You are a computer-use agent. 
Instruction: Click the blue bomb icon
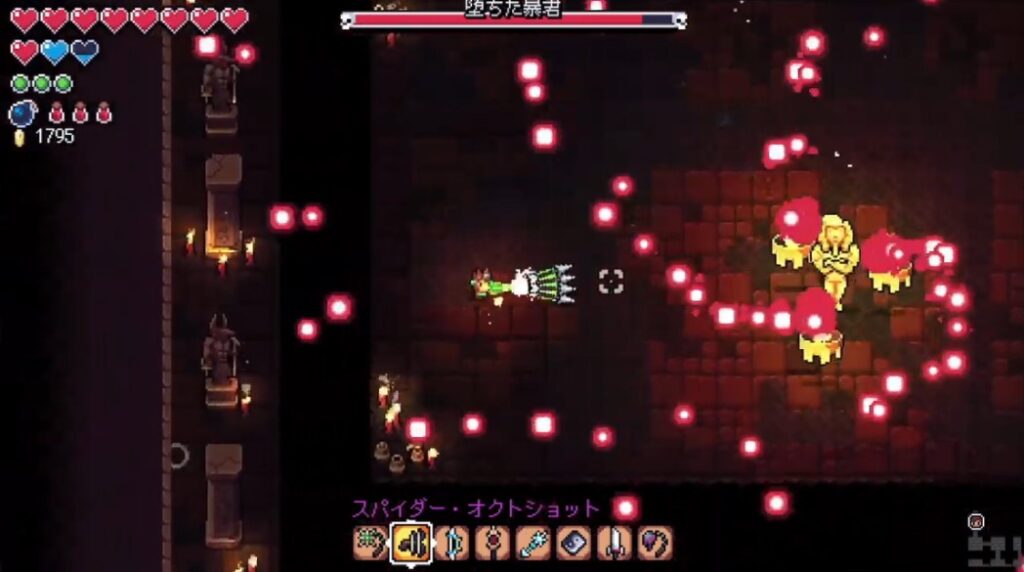(x=22, y=113)
